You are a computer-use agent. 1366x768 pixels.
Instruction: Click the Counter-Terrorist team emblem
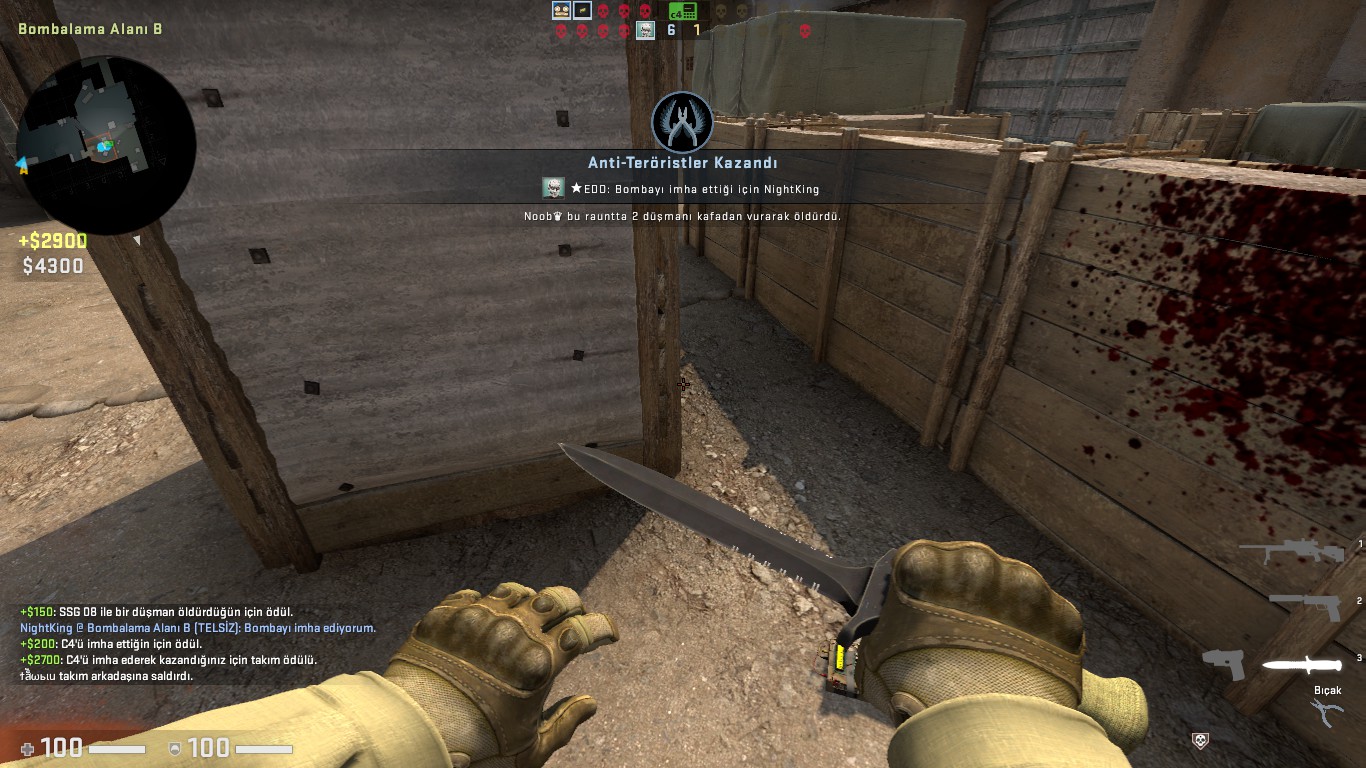point(682,122)
